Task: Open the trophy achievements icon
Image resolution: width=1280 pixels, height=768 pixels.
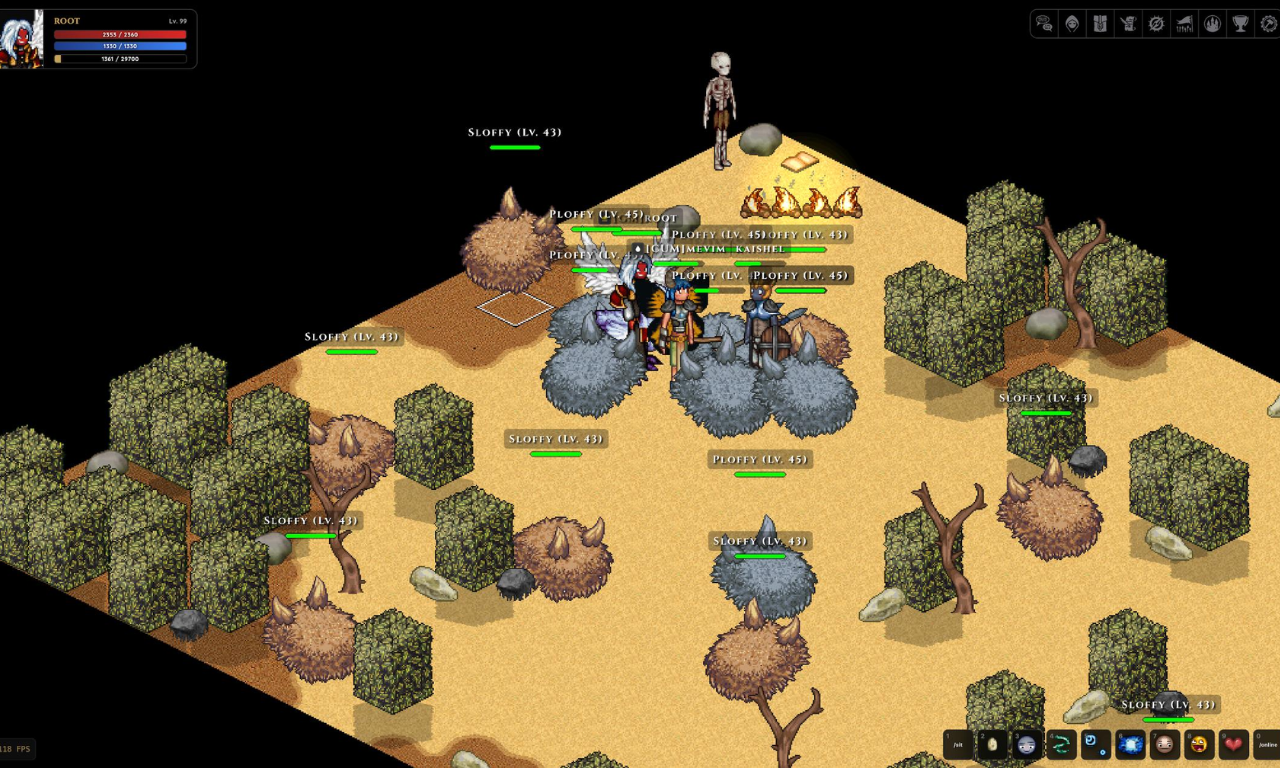Action: [1240, 24]
